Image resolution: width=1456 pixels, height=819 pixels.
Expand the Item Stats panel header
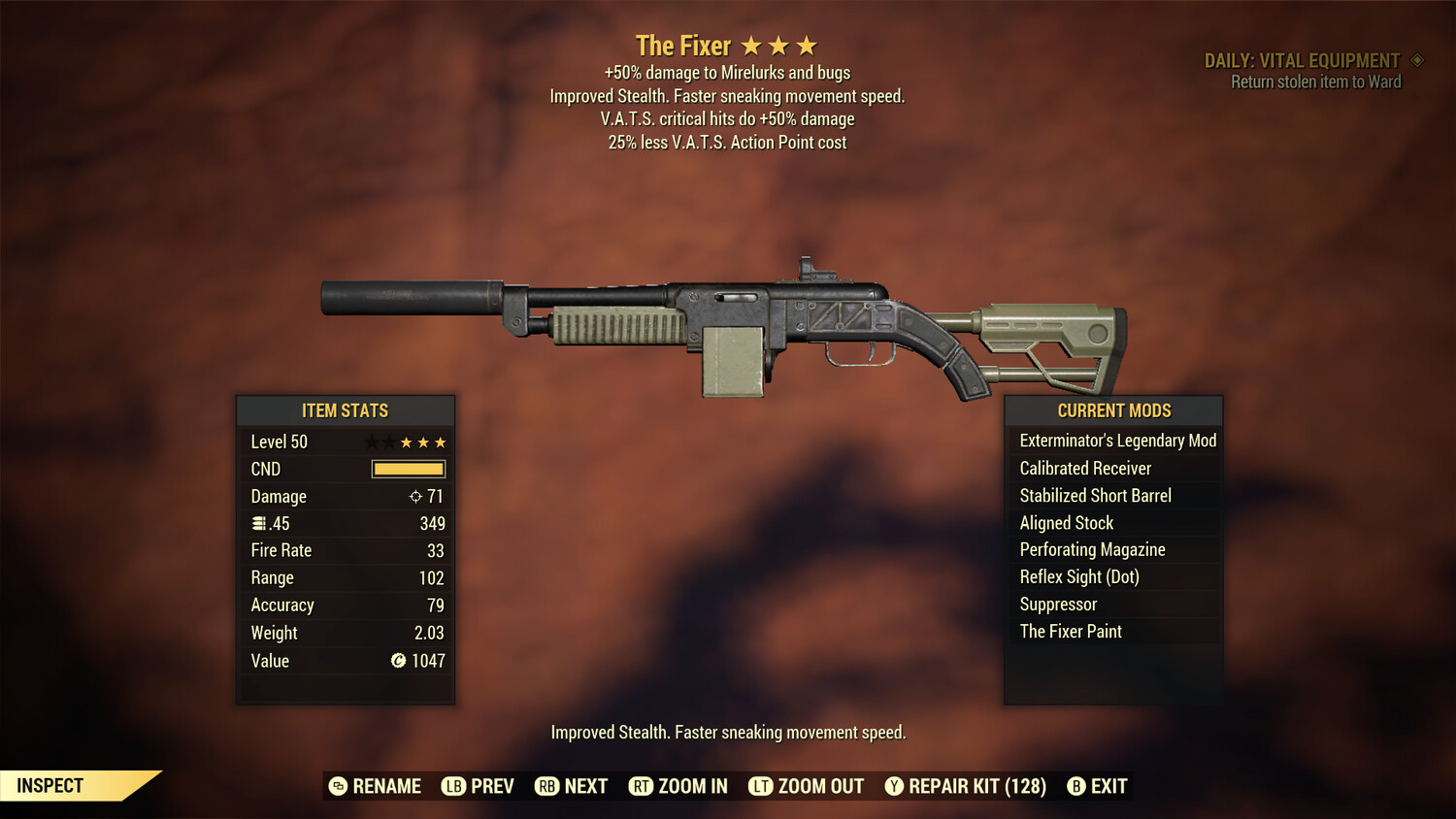[346, 410]
